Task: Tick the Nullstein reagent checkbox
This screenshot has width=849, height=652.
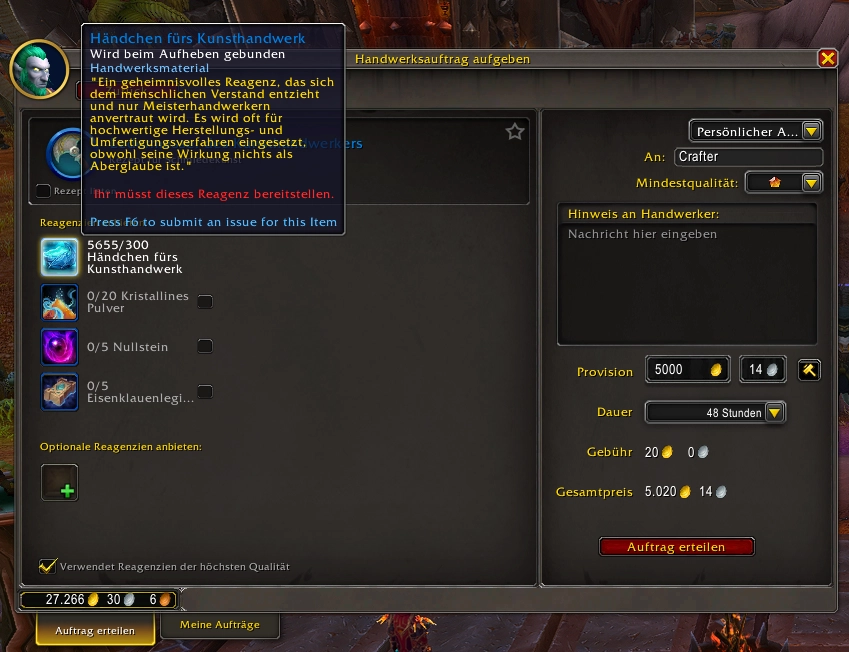Action: click(x=205, y=347)
